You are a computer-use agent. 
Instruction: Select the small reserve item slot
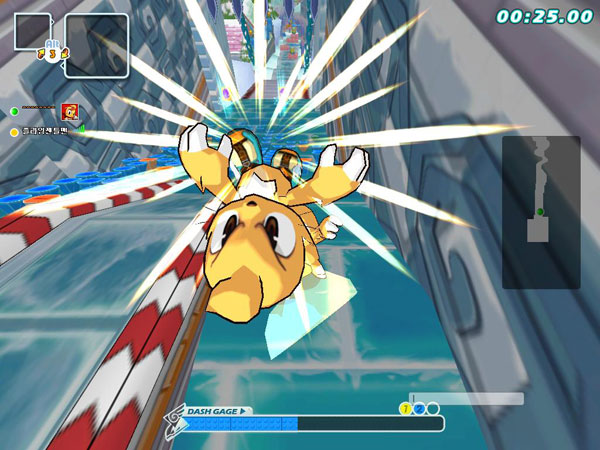pos(34,31)
